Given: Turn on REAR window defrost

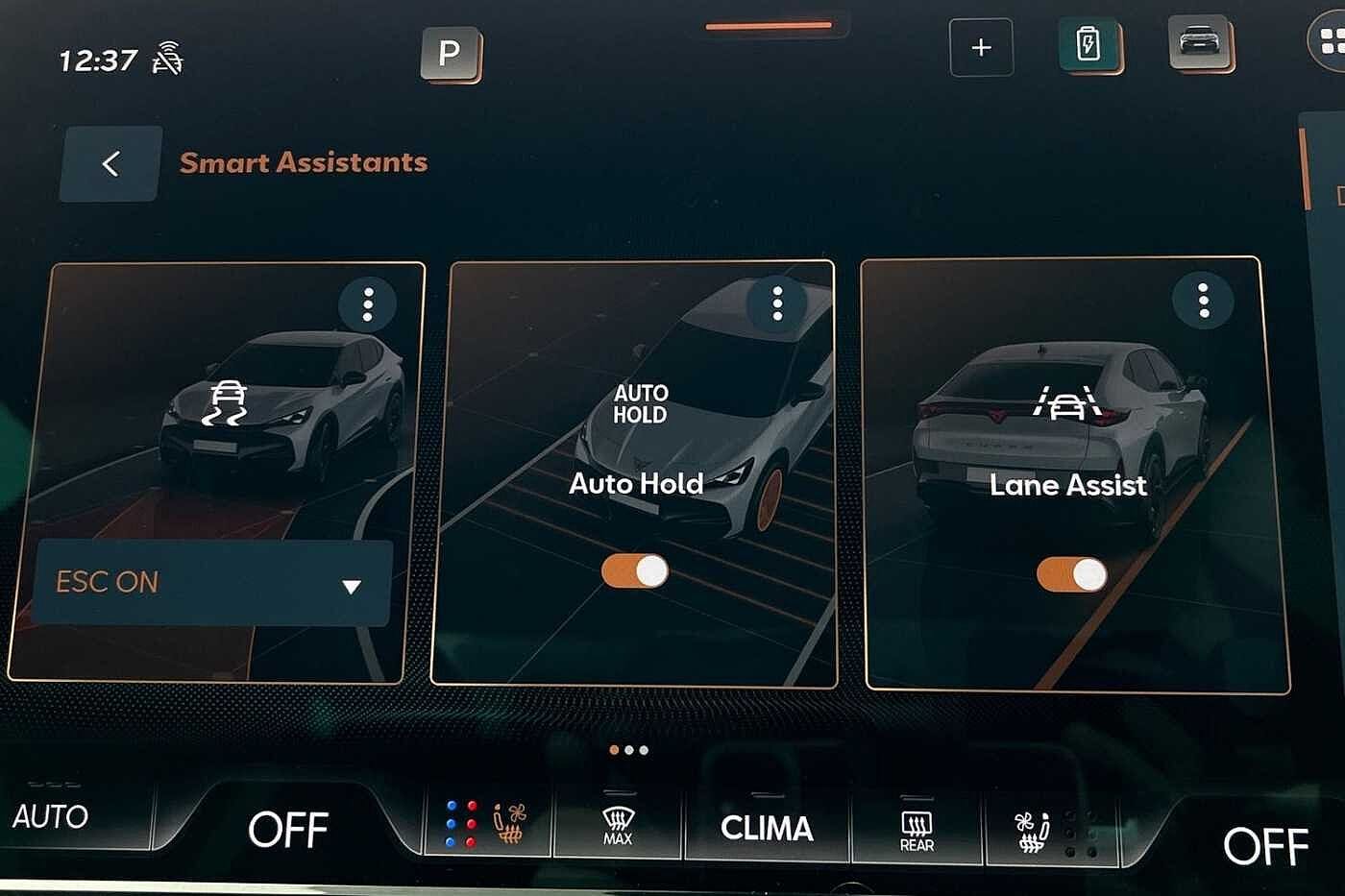Looking at the screenshot, I should click(917, 829).
